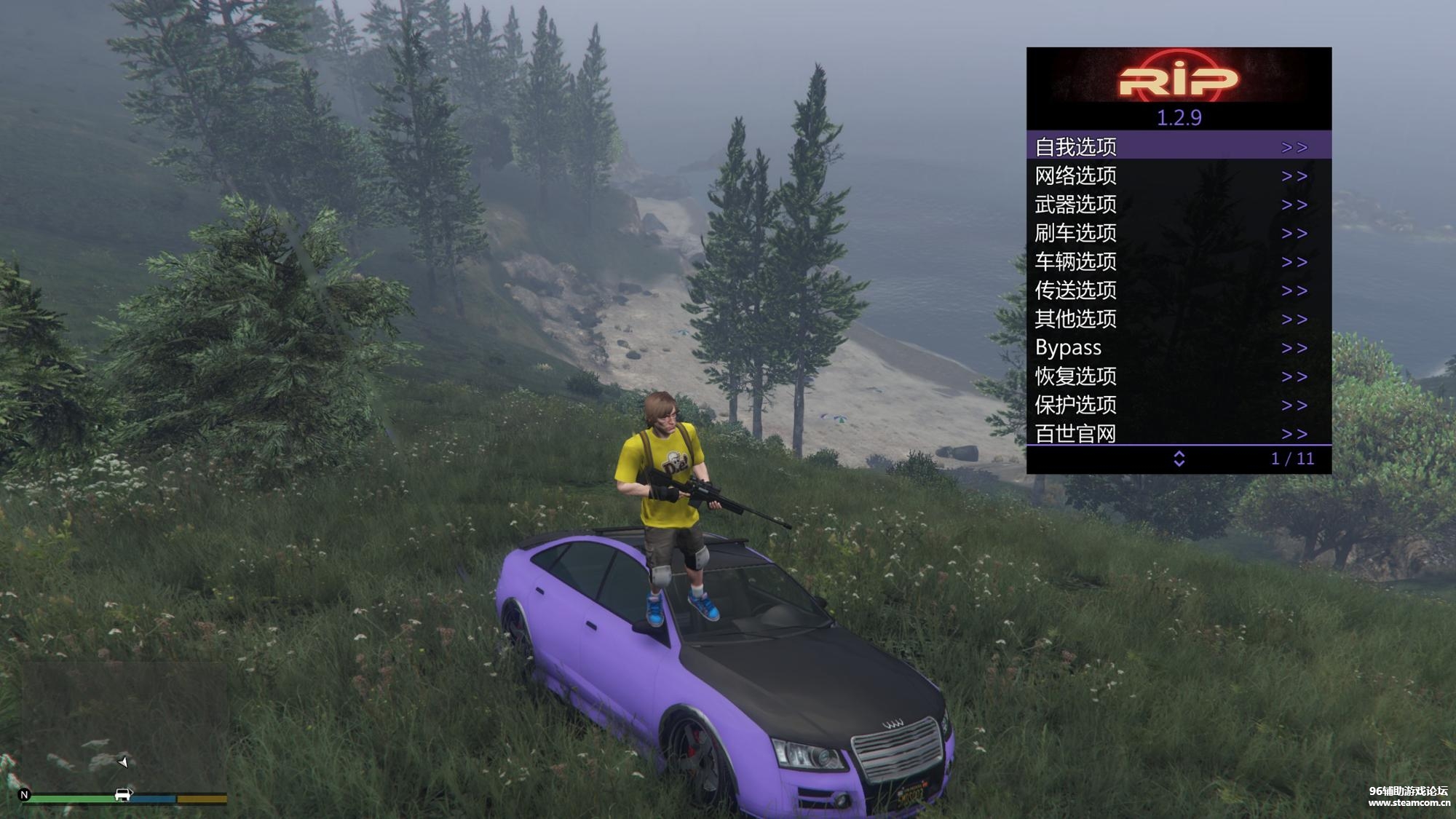
Task: Click the up-down scroll arrows in menu footer
Action: (x=1179, y=459)
